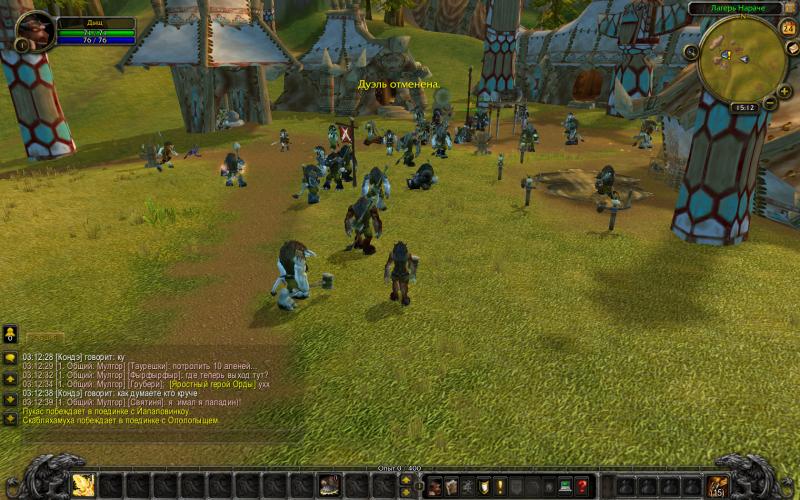Zoom out the minimap with the minus button
Viewport: 800px width, 500px height.
[770, 104]
